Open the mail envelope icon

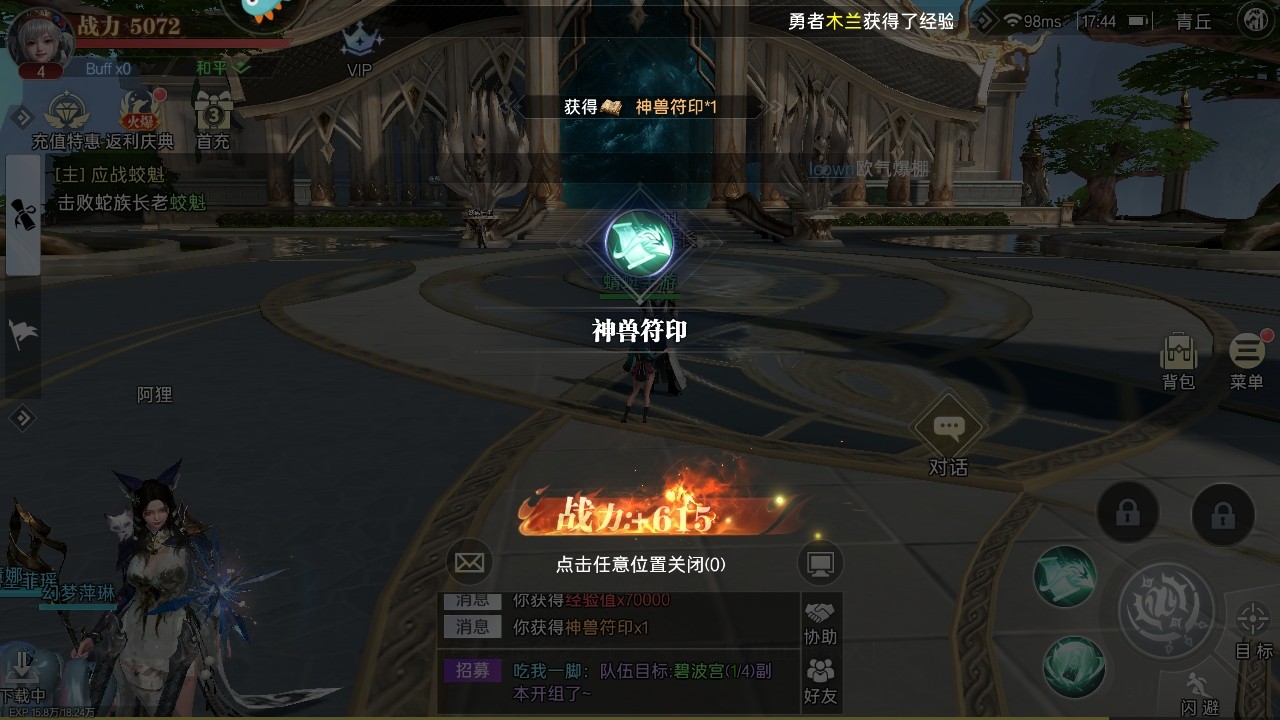point(470,562)
